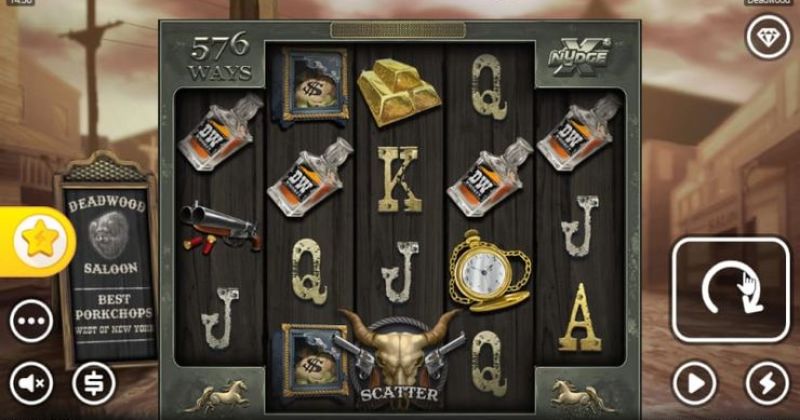Activate turbo mode lightning bolt button

click(766, 382)
